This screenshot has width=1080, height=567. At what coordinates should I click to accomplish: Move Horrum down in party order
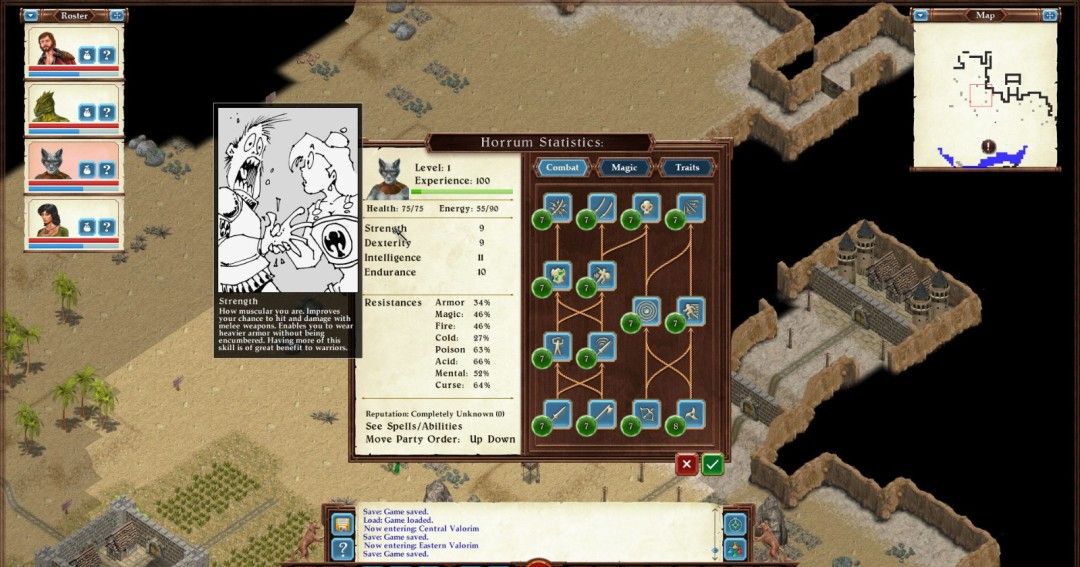pos(501,439)
